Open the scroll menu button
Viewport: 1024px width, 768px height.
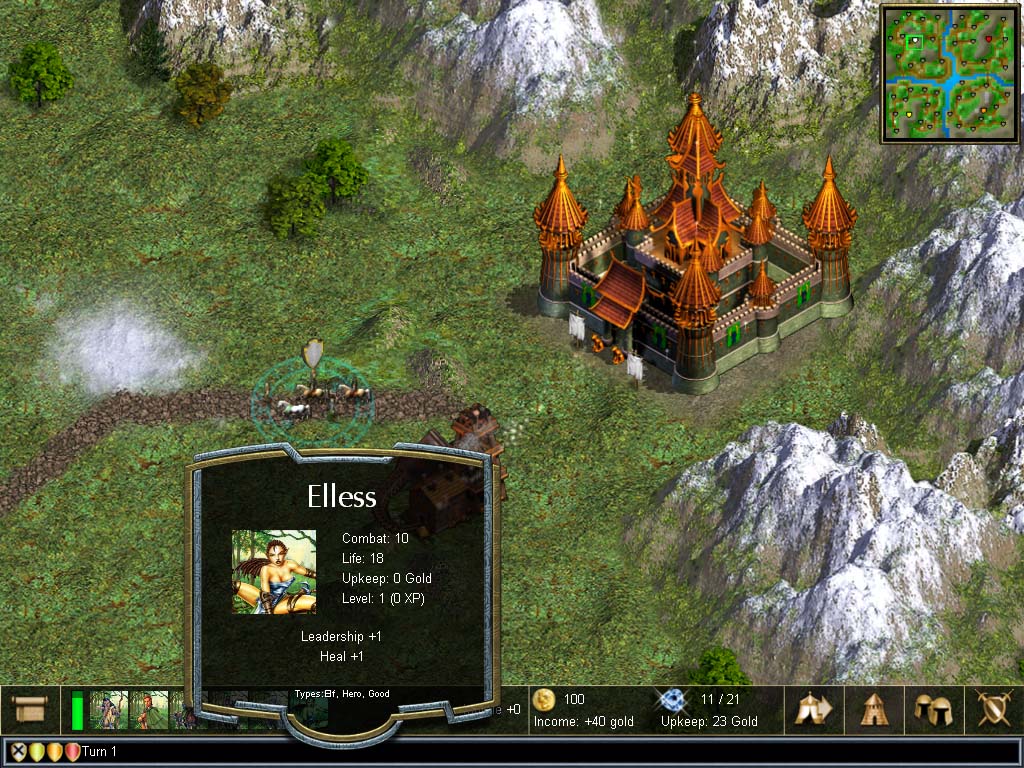coord(30,708)
